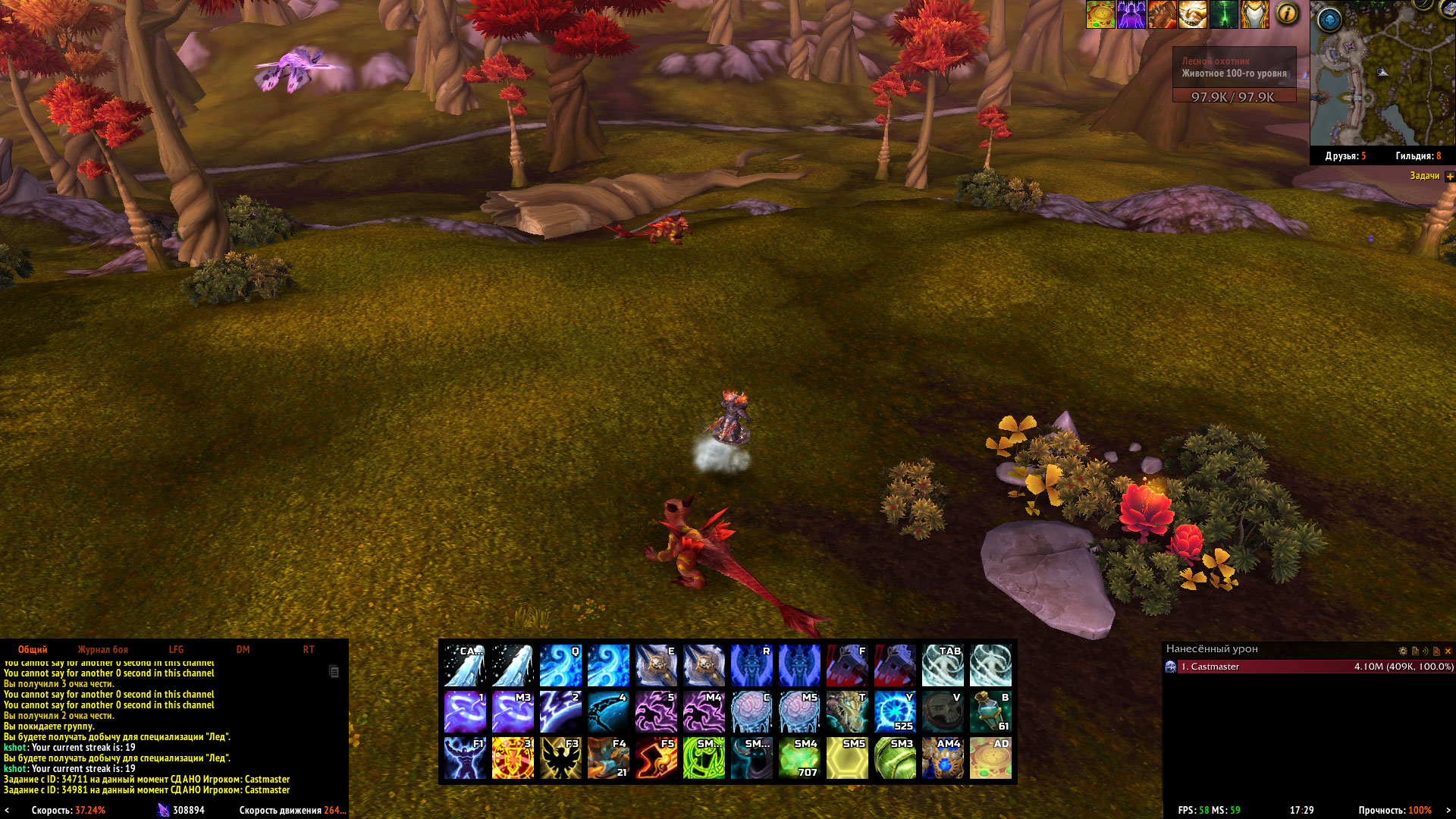The image size is (1456, 819).
Task: Select the LFG chat tab
Action: [176, 650]
